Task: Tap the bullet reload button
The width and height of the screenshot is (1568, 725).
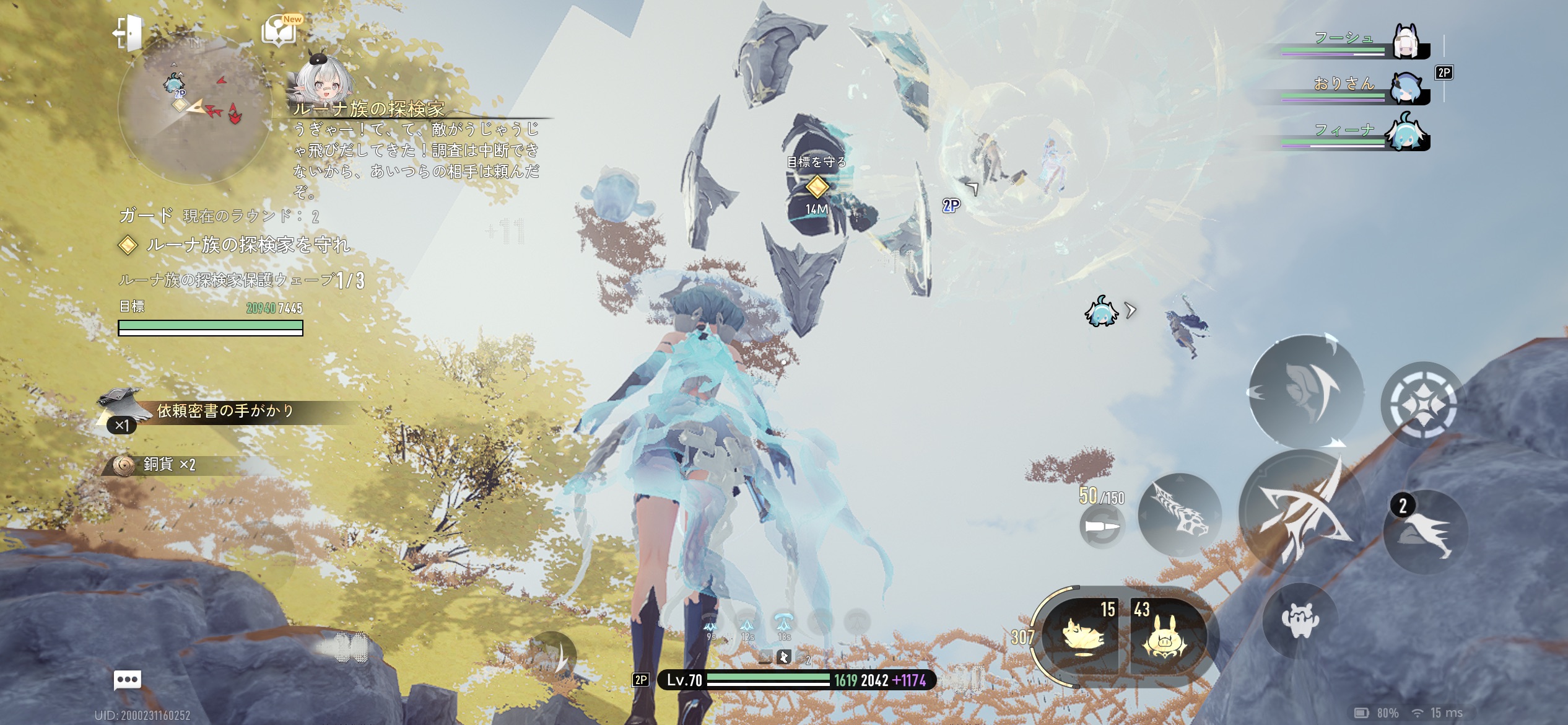Action: 1102,527
